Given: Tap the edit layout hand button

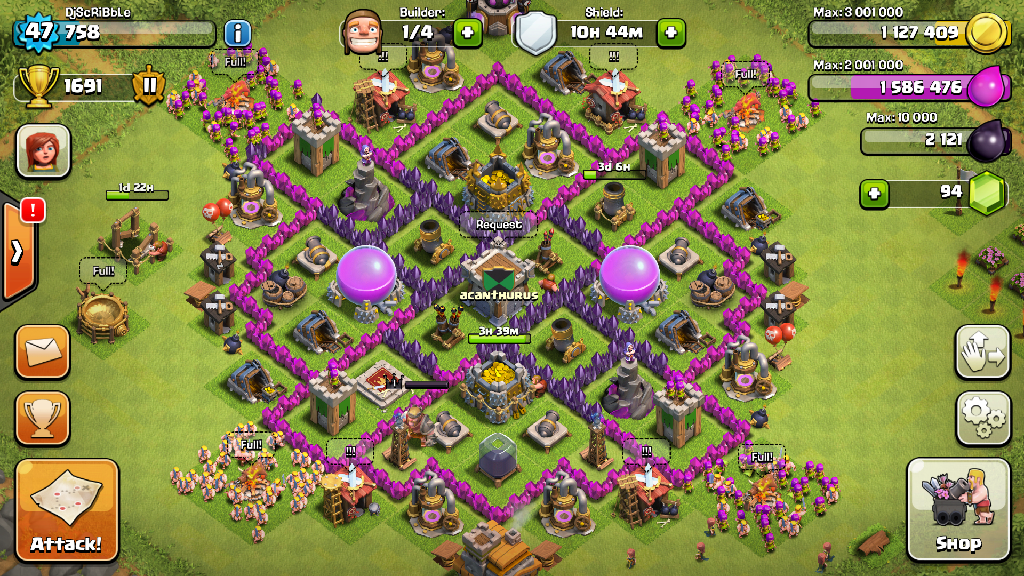Looking at the screenshot, I should [983, 351].
